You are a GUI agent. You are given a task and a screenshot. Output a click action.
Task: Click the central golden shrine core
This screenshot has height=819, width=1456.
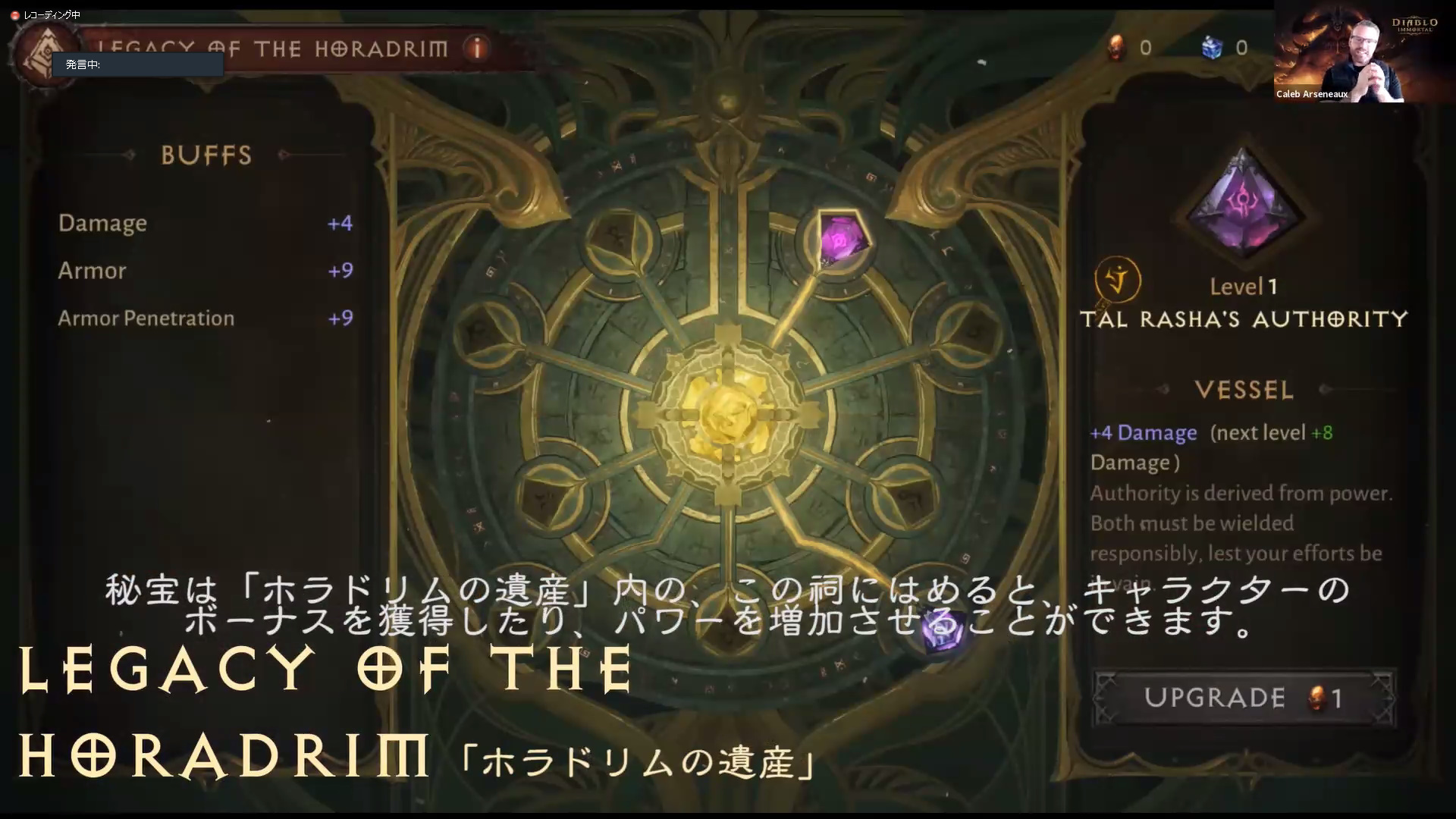tap(730, 409)
